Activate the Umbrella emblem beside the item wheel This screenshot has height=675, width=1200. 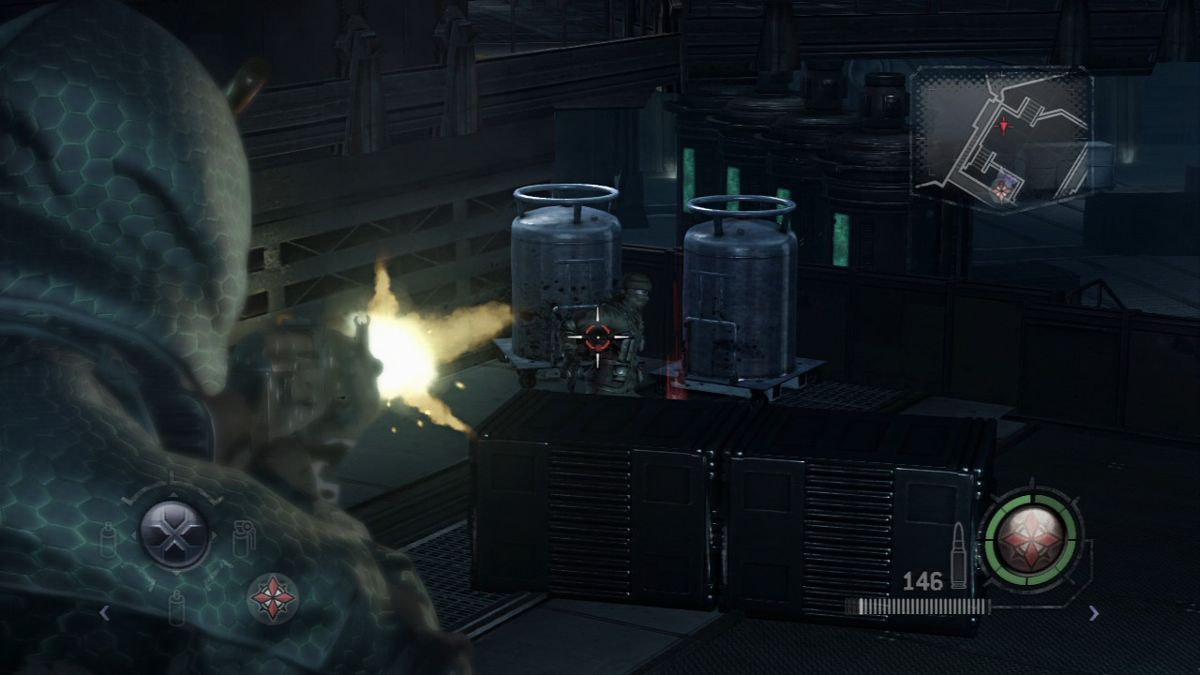pos(272,598)
